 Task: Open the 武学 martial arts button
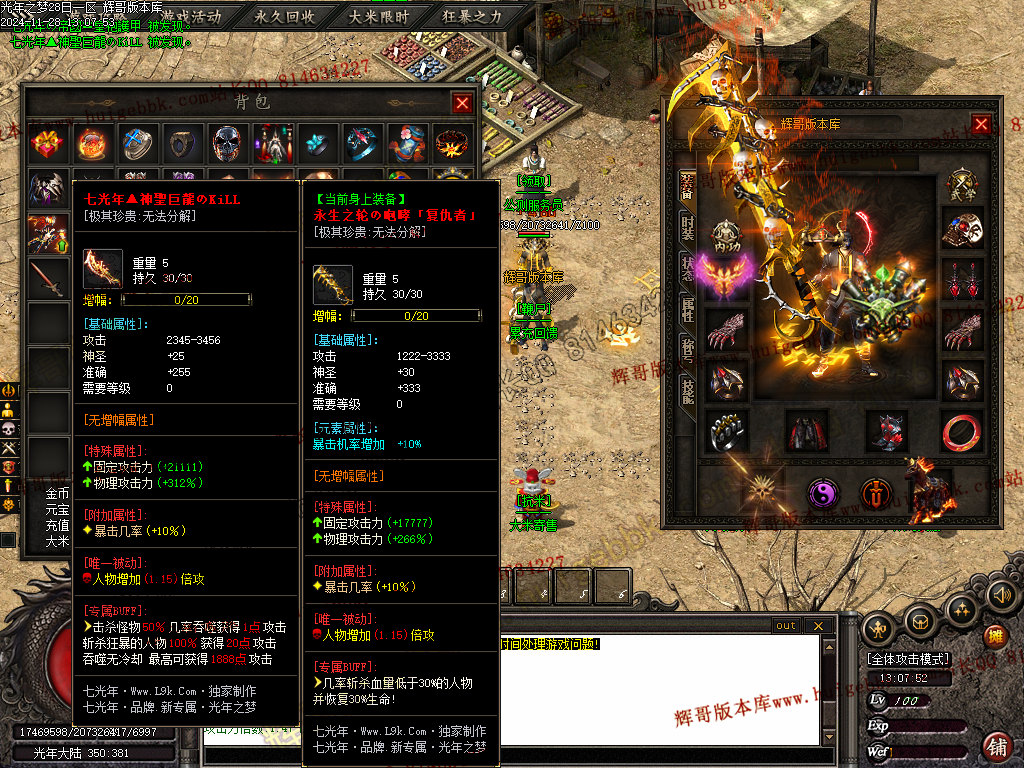(962, 186)
